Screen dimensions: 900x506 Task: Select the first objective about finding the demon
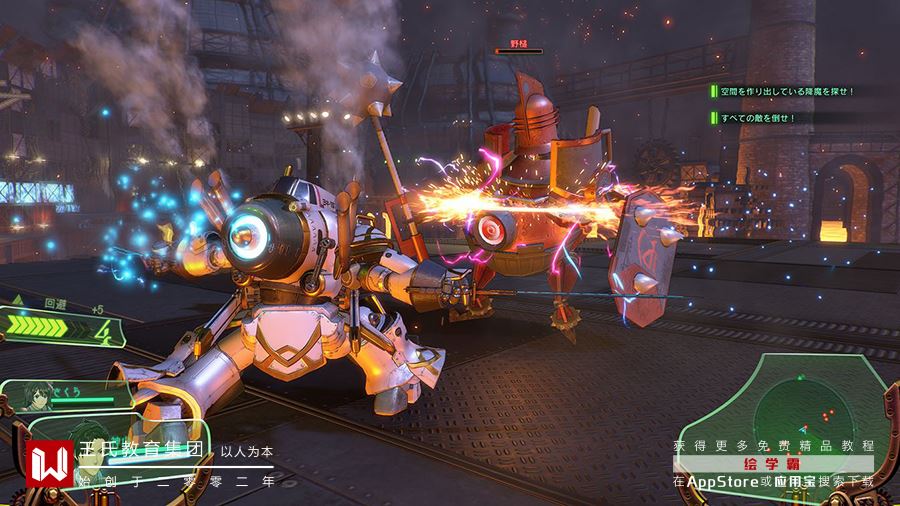click(x=787, y=91)
